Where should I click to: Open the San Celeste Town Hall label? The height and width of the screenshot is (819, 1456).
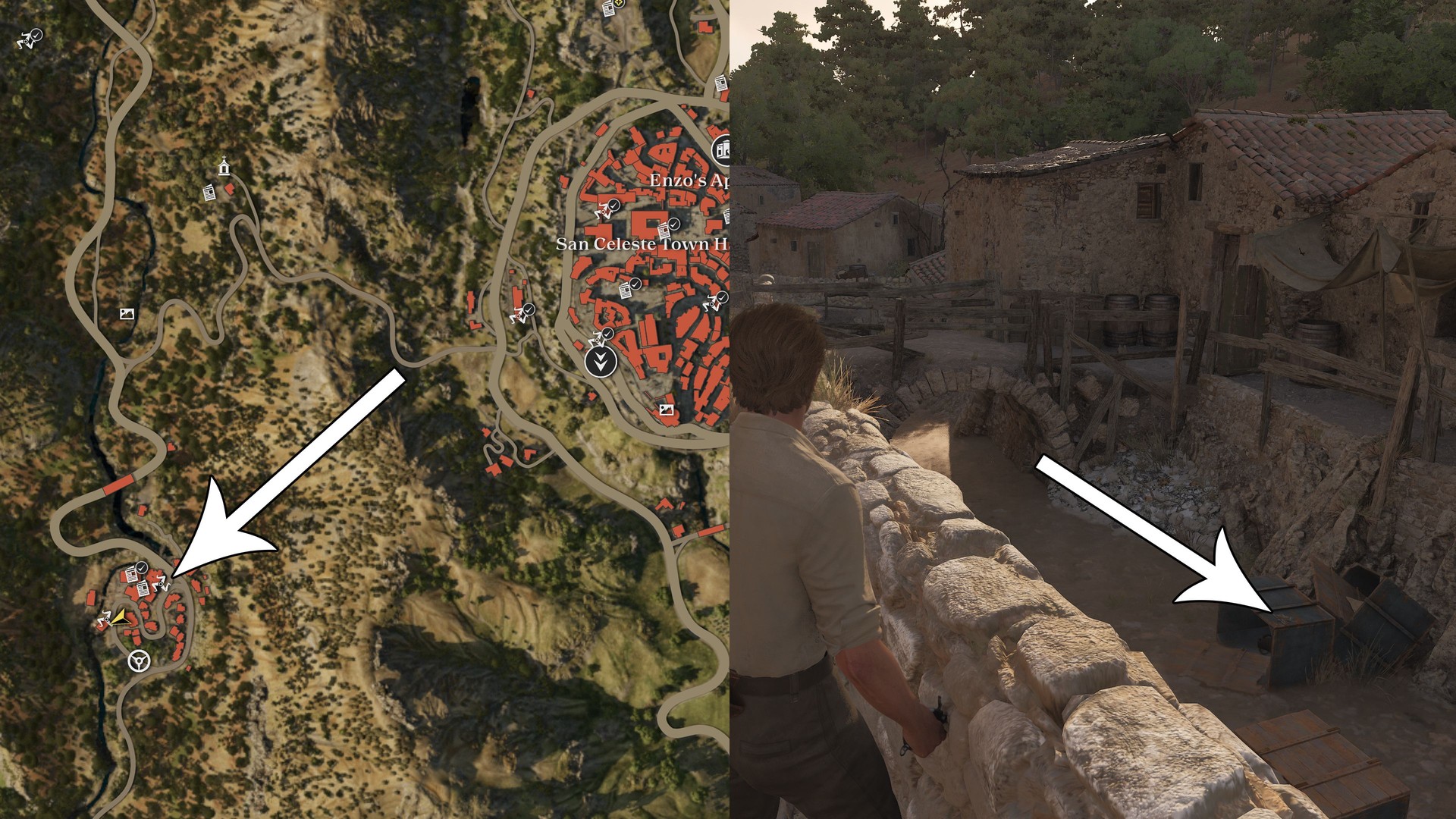[x=642, y=244]
